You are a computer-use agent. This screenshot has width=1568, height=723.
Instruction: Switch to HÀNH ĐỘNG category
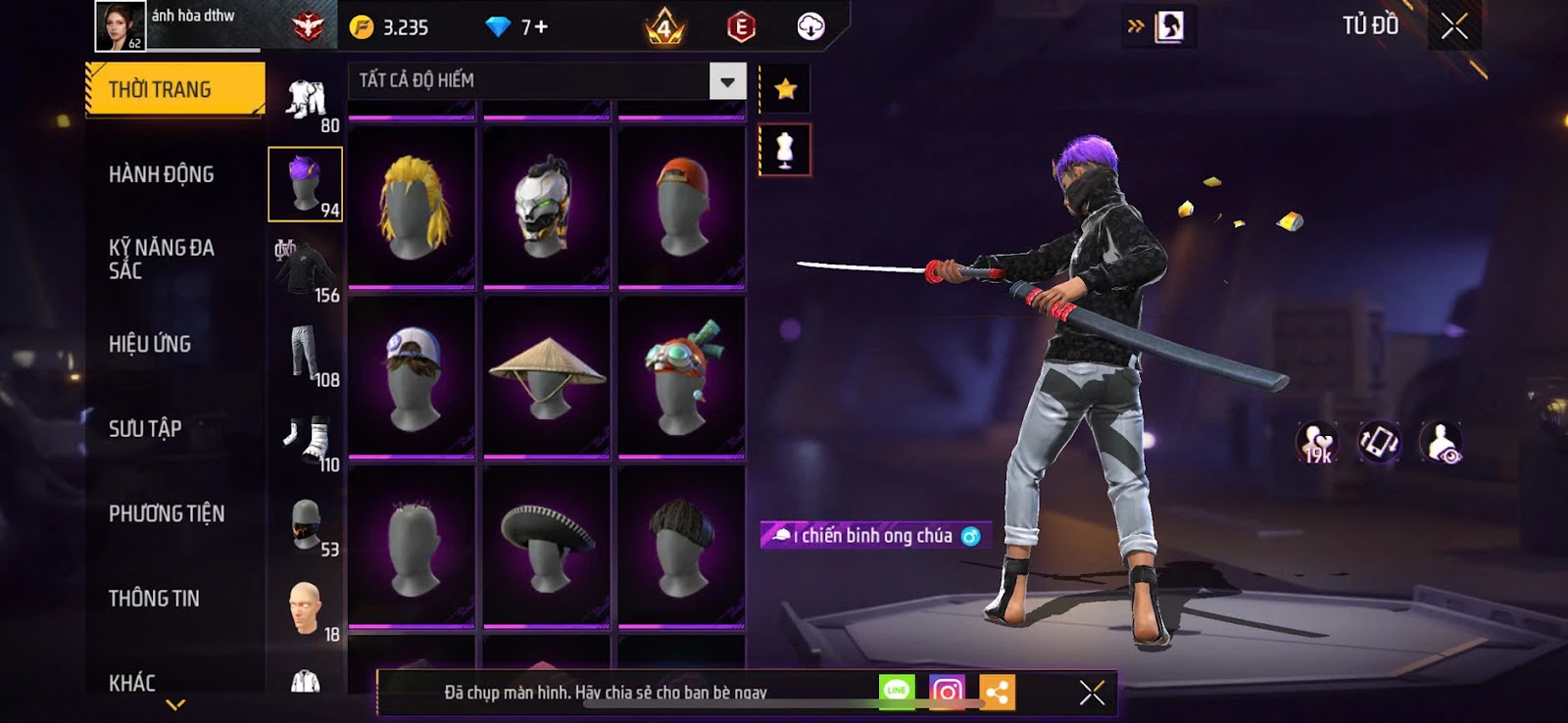coord(162,174)
